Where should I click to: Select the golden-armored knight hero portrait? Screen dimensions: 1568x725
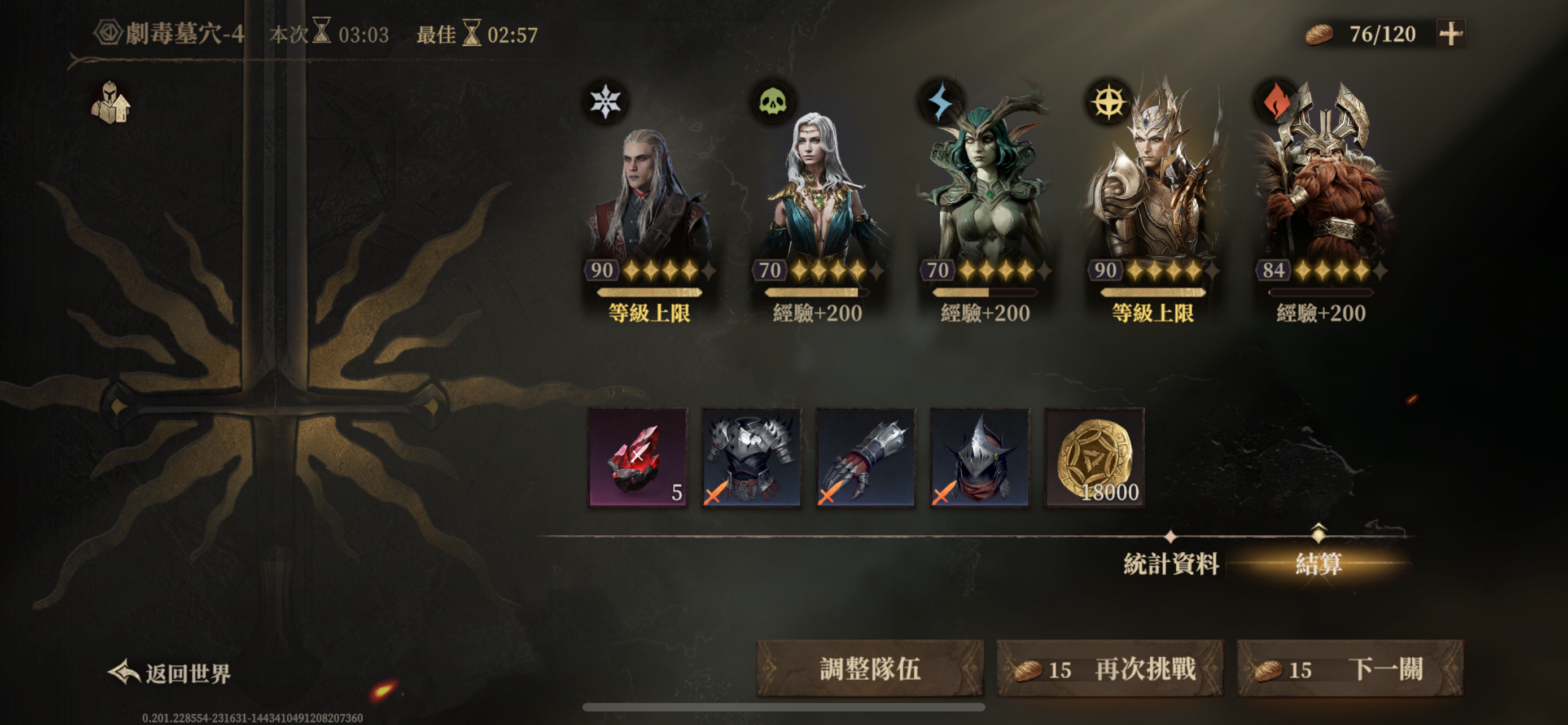click(1153, 195)
